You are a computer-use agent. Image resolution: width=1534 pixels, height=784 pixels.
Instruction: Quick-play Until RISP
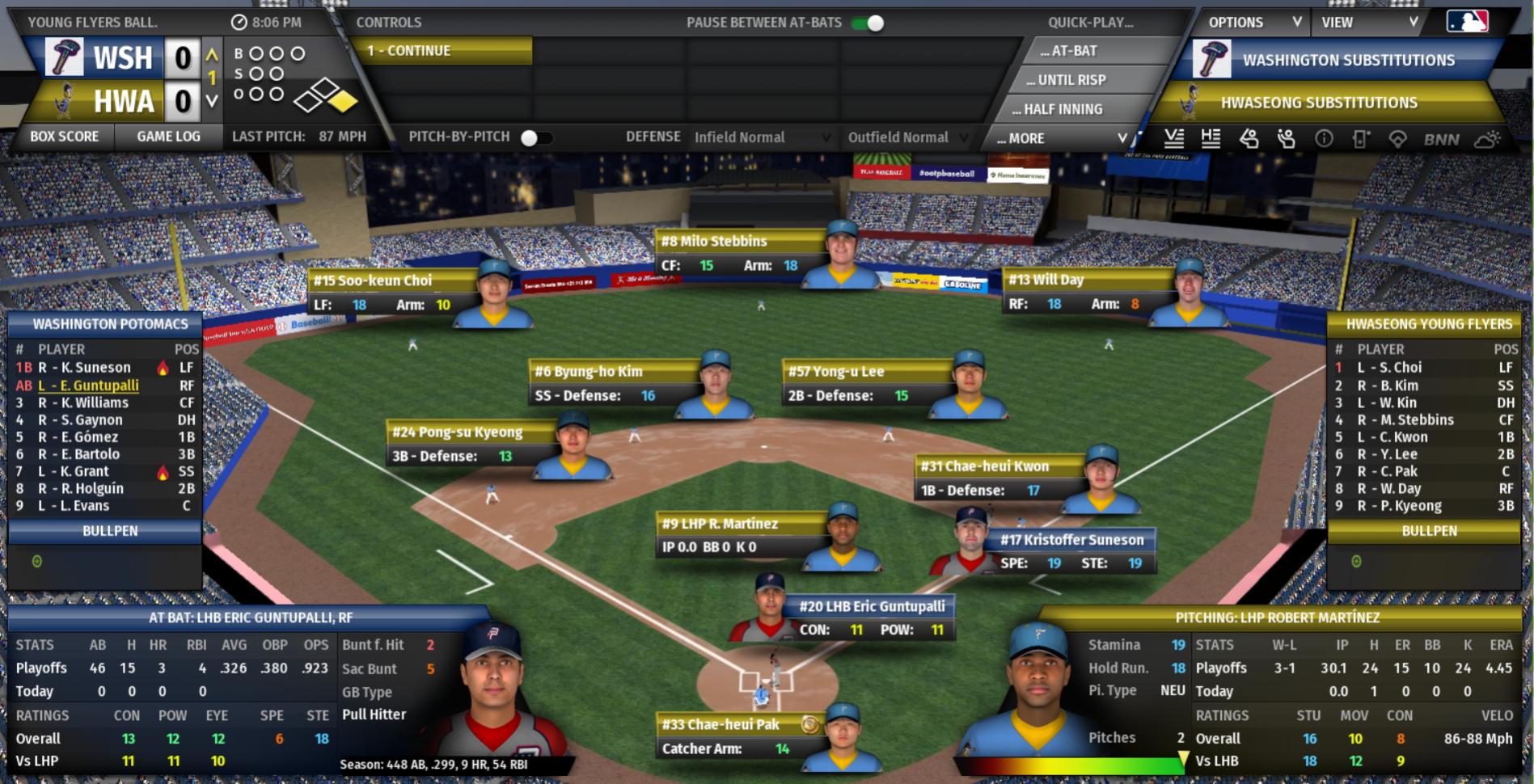pos(1066,80)
